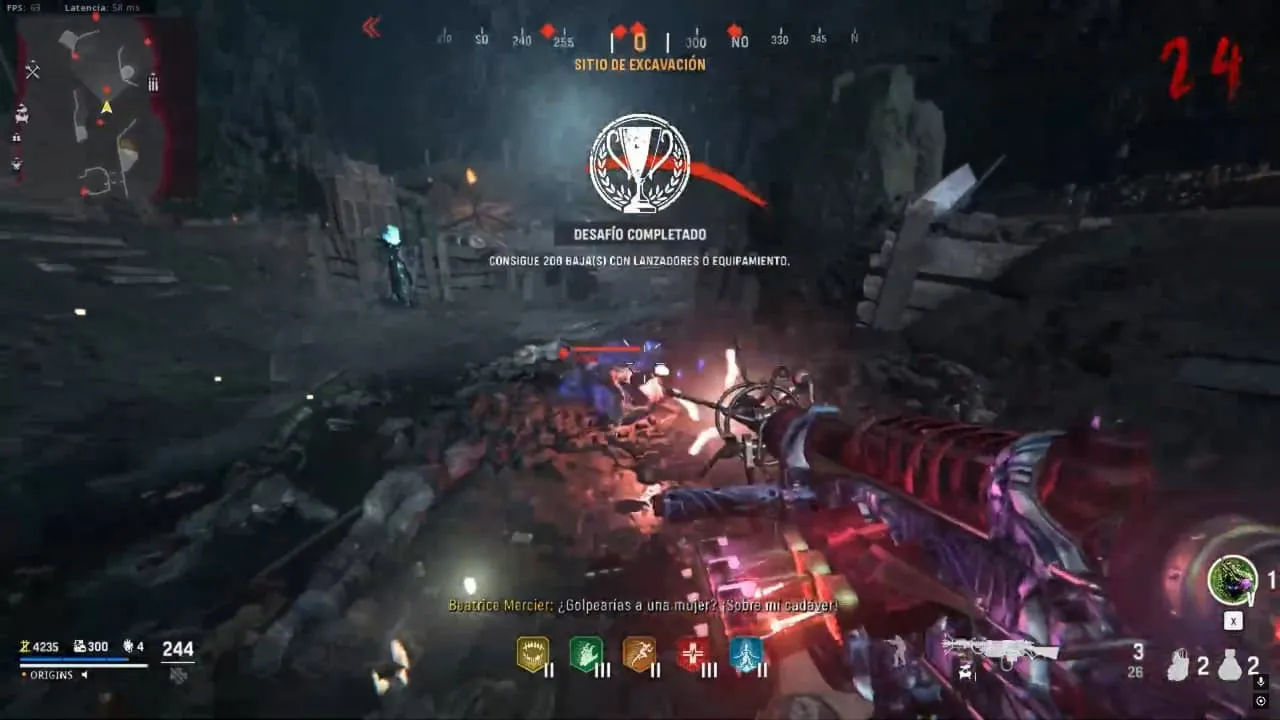Select the orange running man perk icon
Image resolution: width=1280 pixels, height=720 pixels.
(x=639, y=654)
